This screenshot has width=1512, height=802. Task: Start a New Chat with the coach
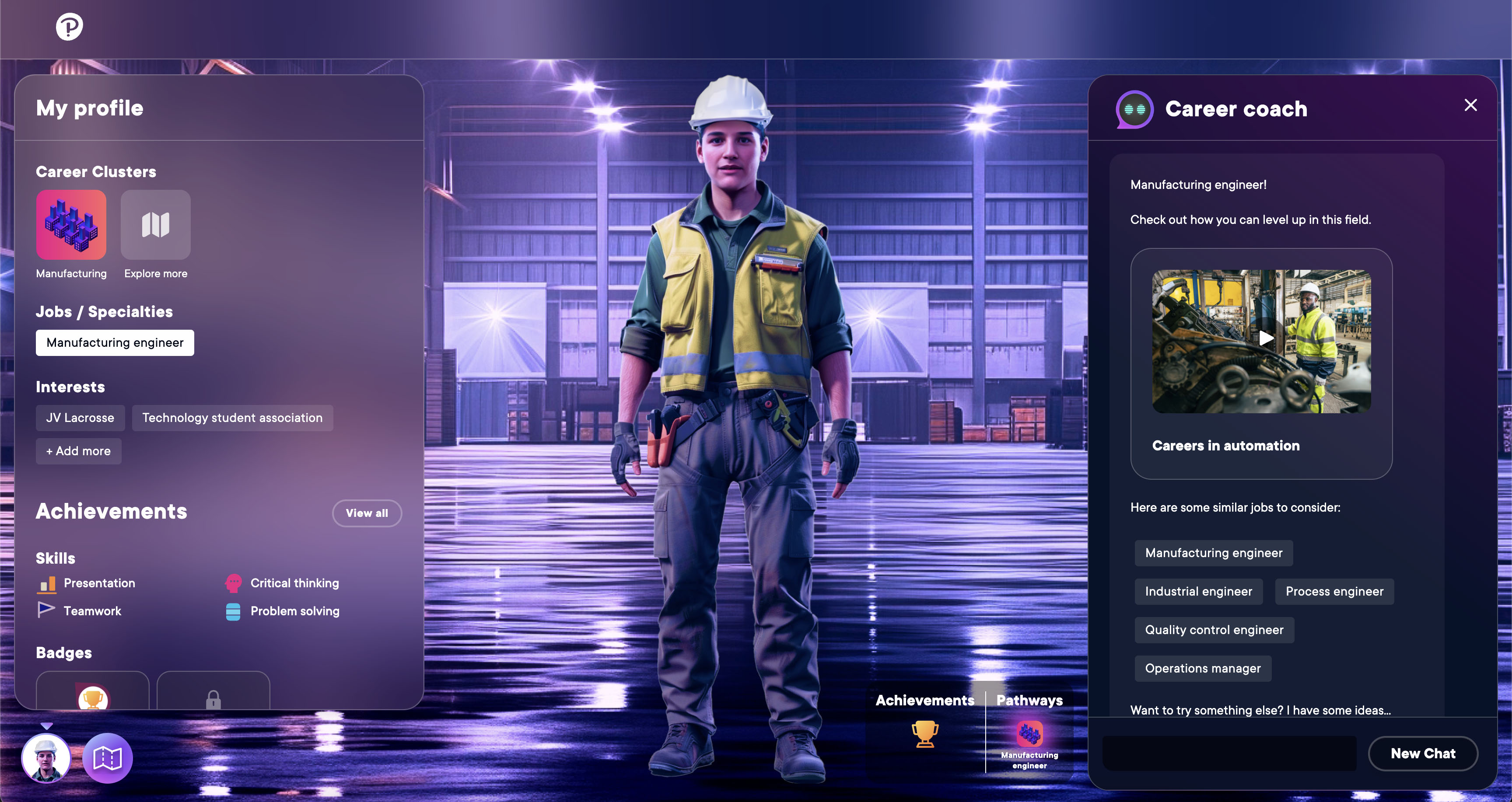(1422, 753)
